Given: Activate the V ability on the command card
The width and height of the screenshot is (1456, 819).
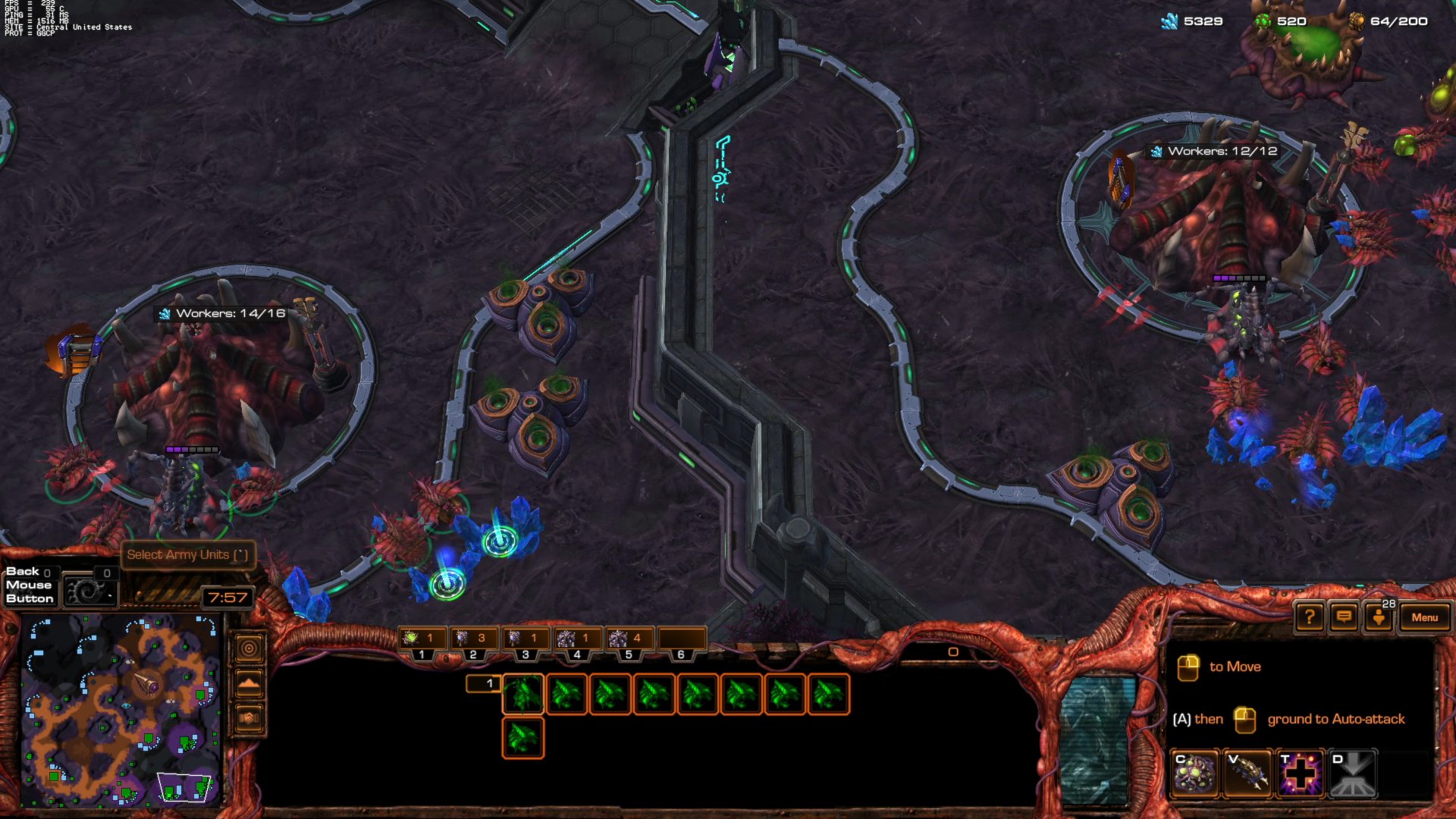Looking at the screenshot, I should tap(1247, 773).
